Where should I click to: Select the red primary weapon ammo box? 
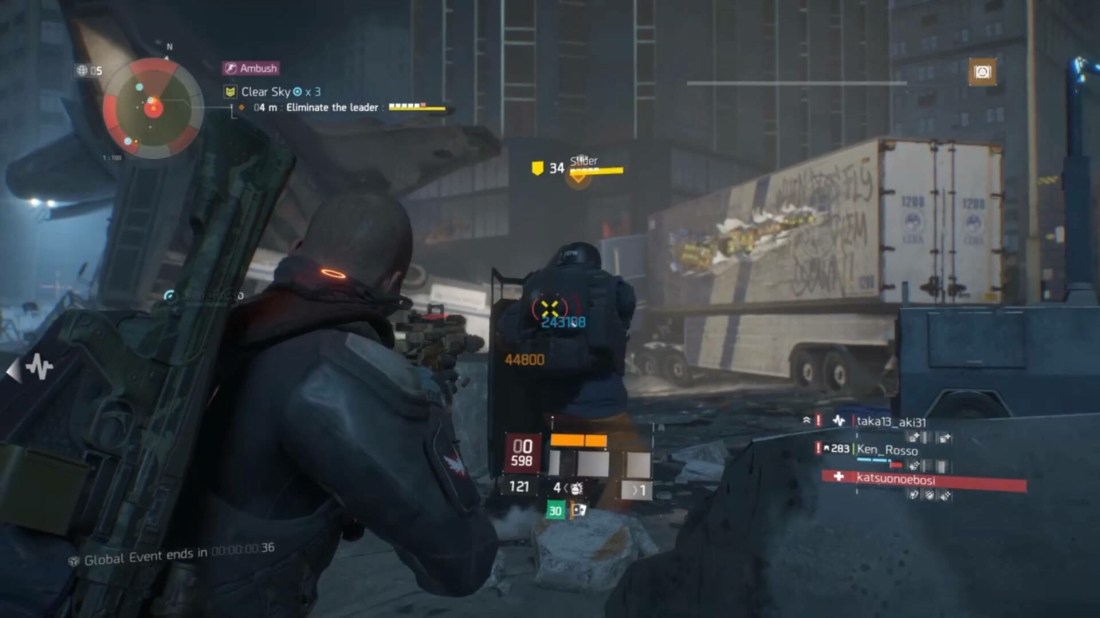pos(521,454)
